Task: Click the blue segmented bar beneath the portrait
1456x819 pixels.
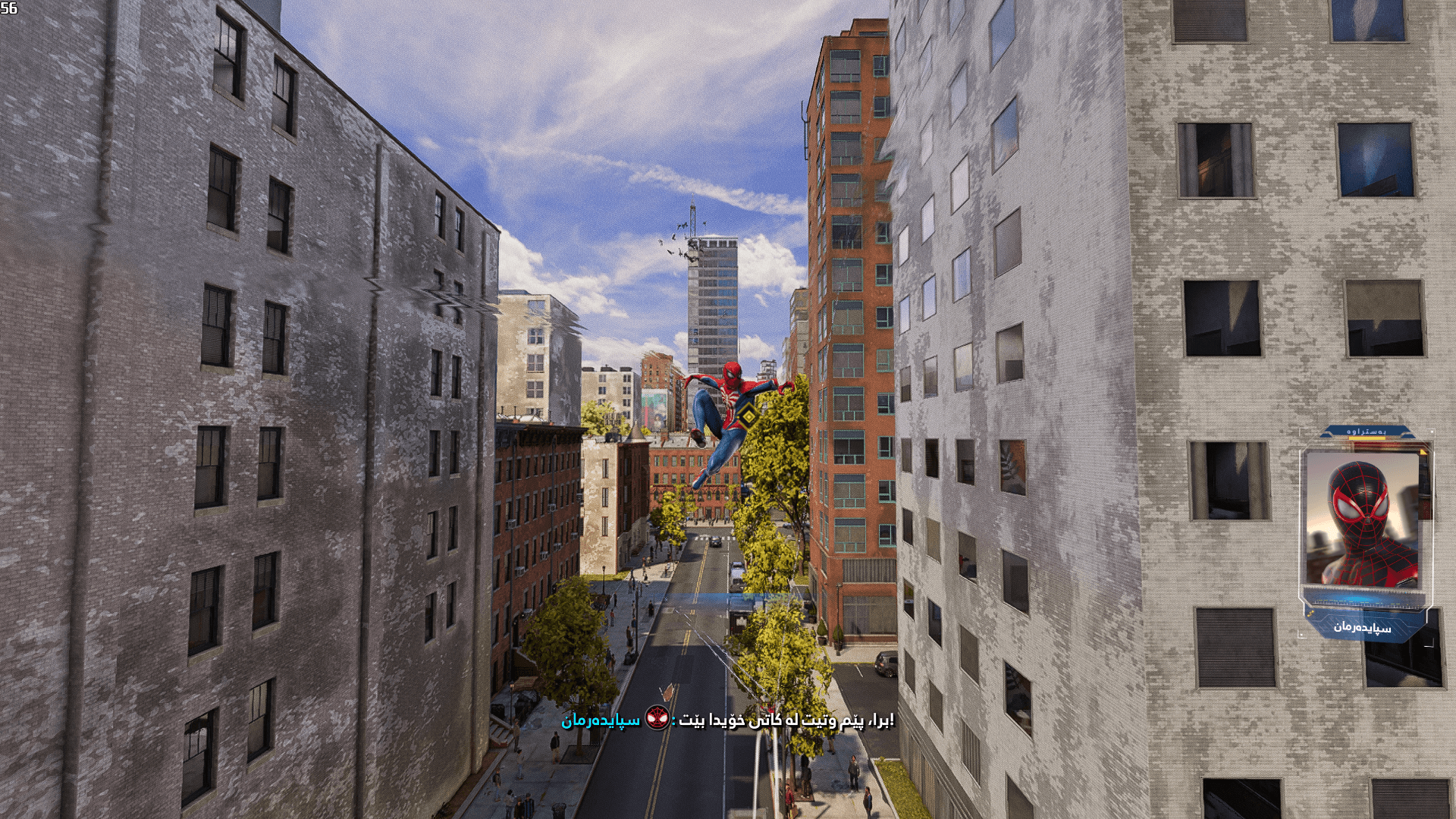Action: (x=1356, y=598)
